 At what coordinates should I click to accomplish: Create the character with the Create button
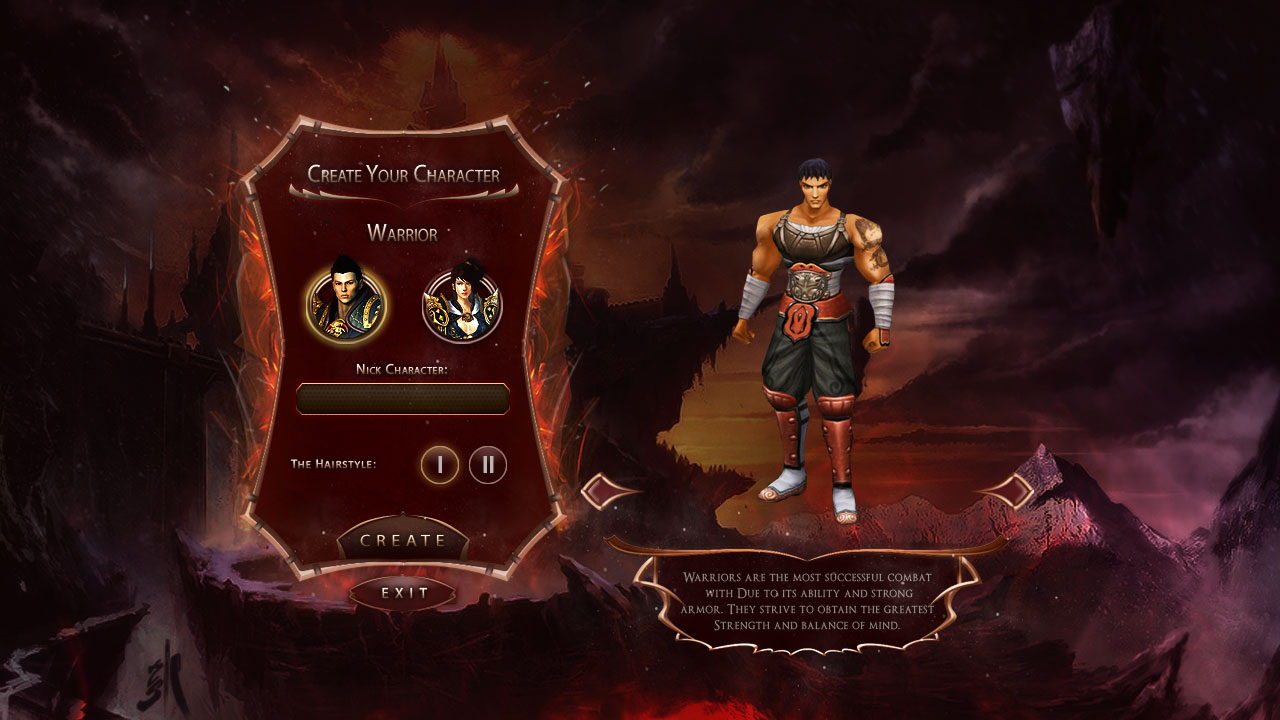point(403,540)
